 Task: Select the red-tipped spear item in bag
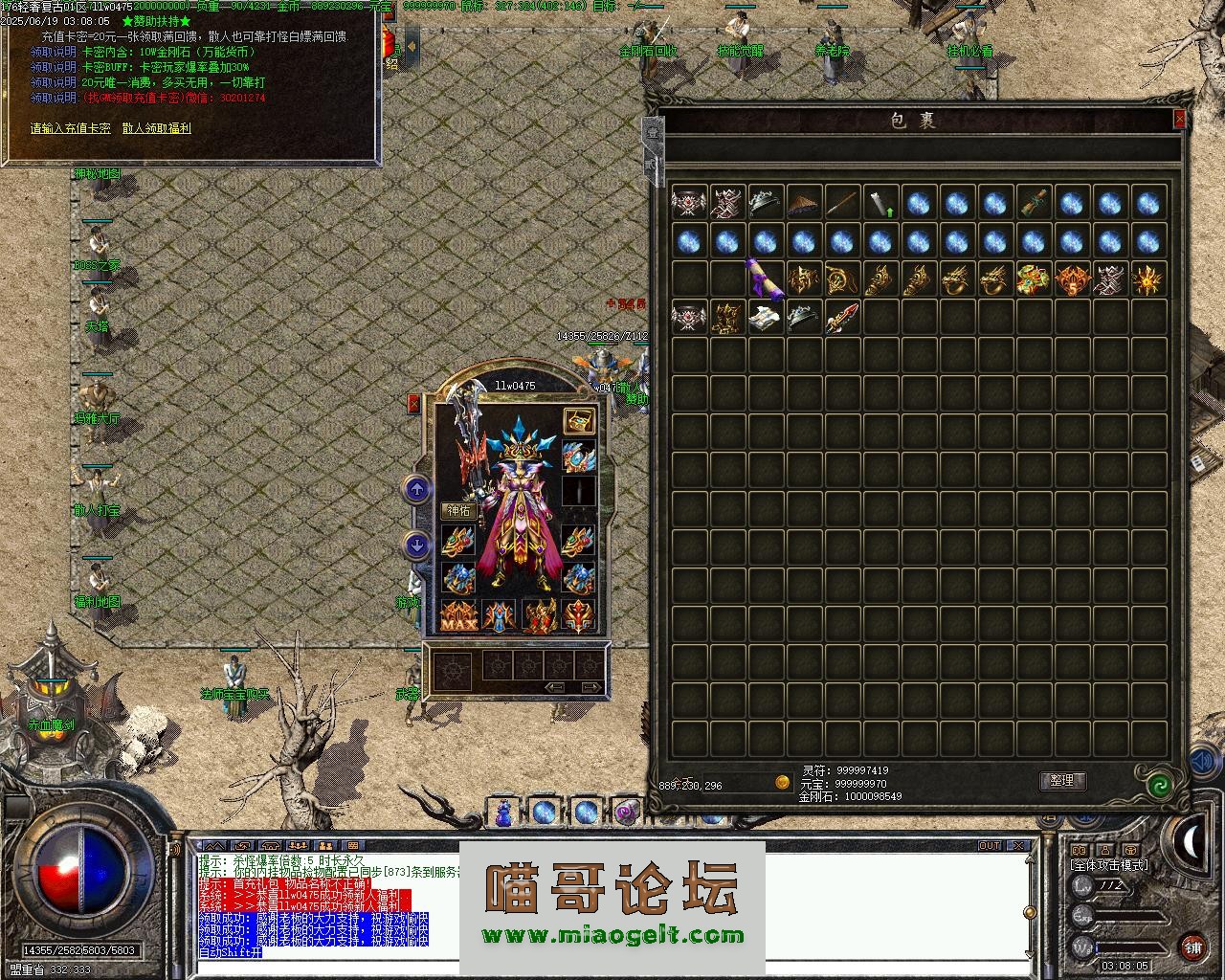pyautogui.click(x=842, y=317)
